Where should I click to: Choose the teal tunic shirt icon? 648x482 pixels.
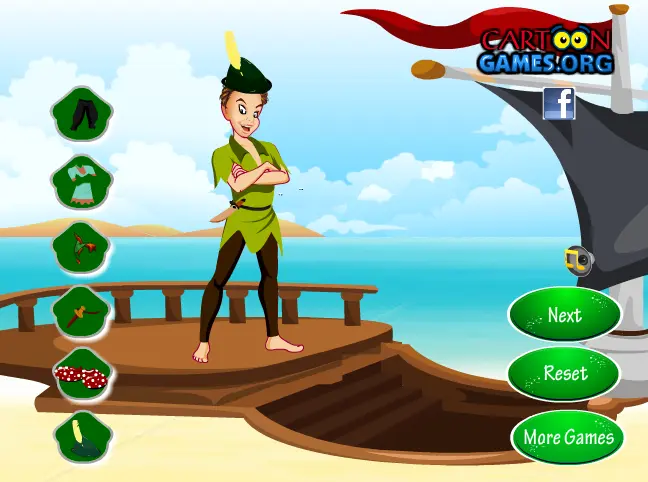point(81,181)
